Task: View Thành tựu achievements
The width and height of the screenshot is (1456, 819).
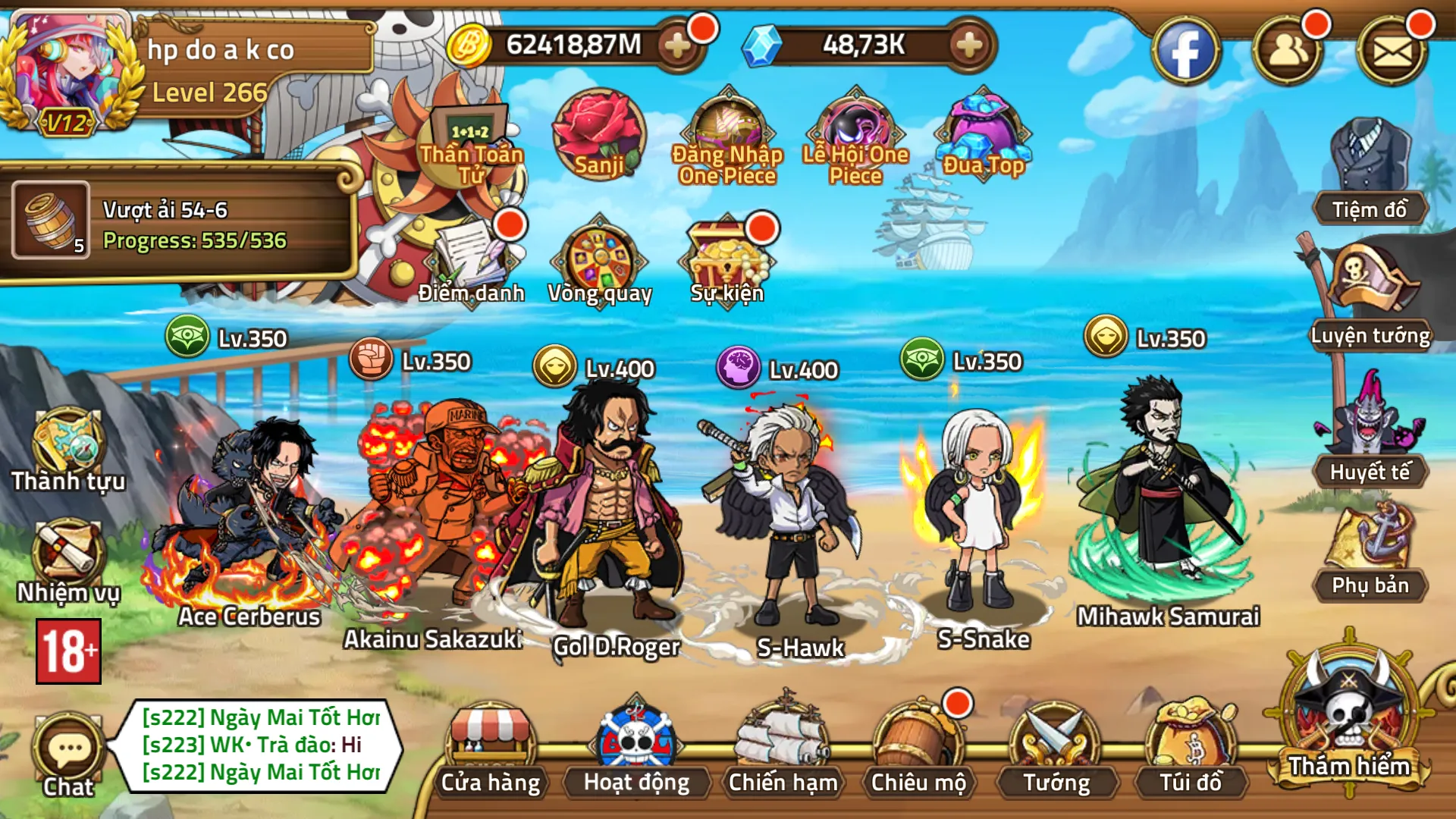Action: coord(68,449)
